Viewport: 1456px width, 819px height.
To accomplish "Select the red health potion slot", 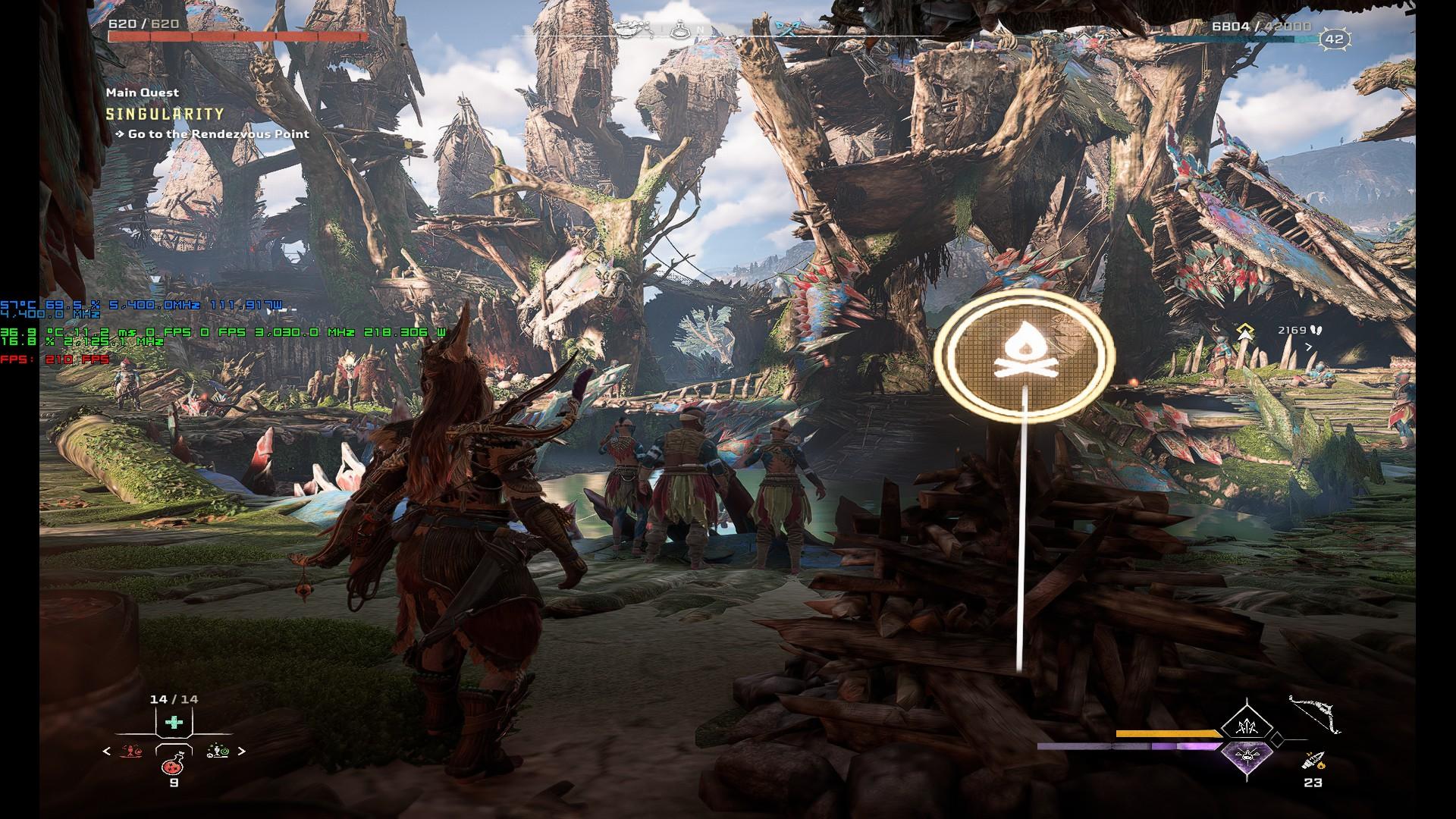I will click(174, 766).
